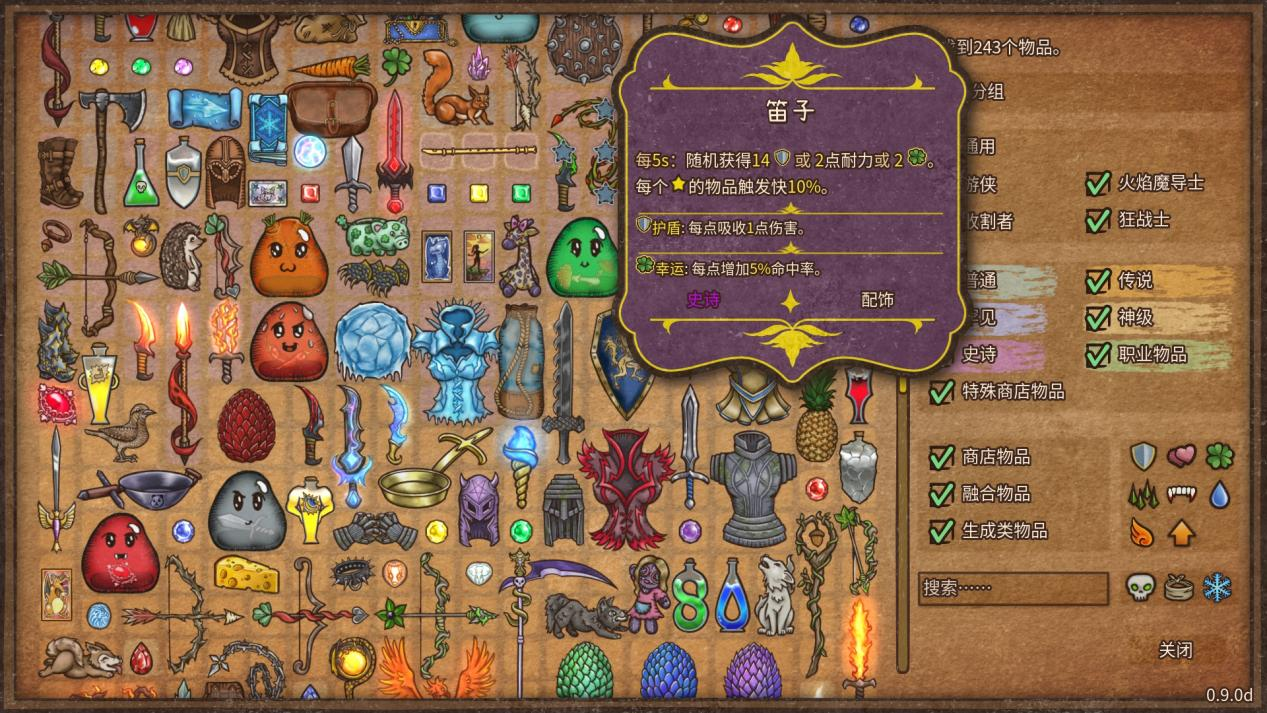
Task: Uncheck the 火焰魔导士 class filter
Action: tap(1099, 183)
